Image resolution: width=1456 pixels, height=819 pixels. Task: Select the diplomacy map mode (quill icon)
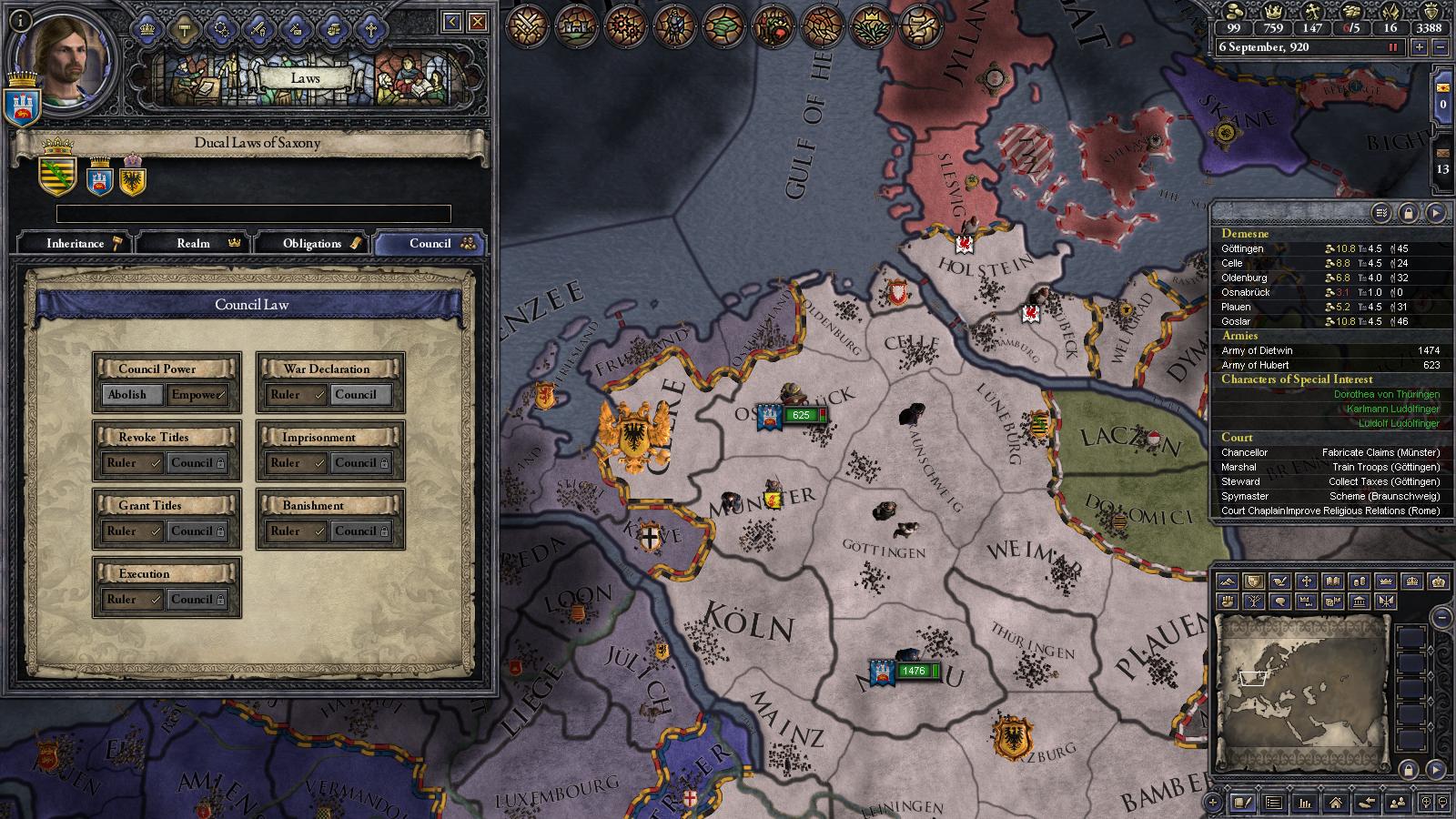coord(1280,581)
